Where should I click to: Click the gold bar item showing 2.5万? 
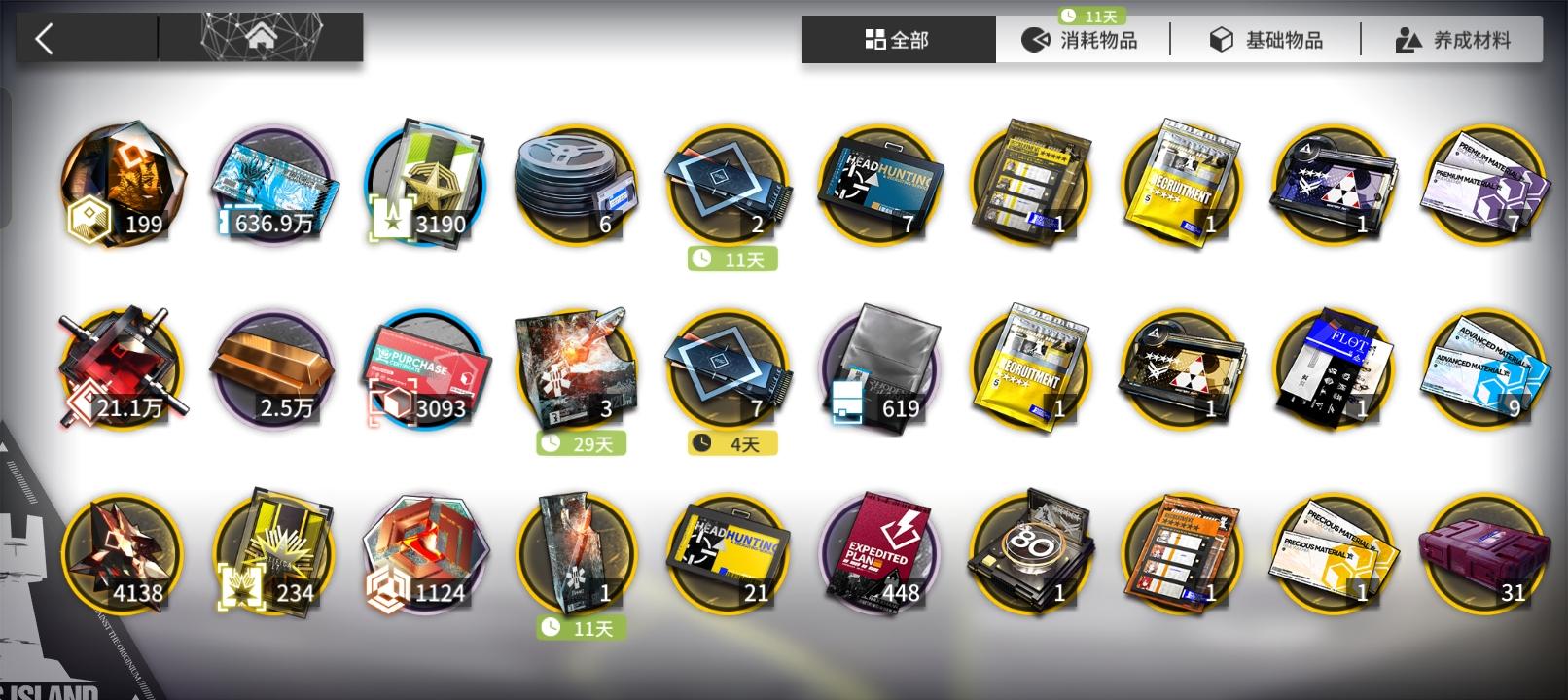[x=274, y=367]
